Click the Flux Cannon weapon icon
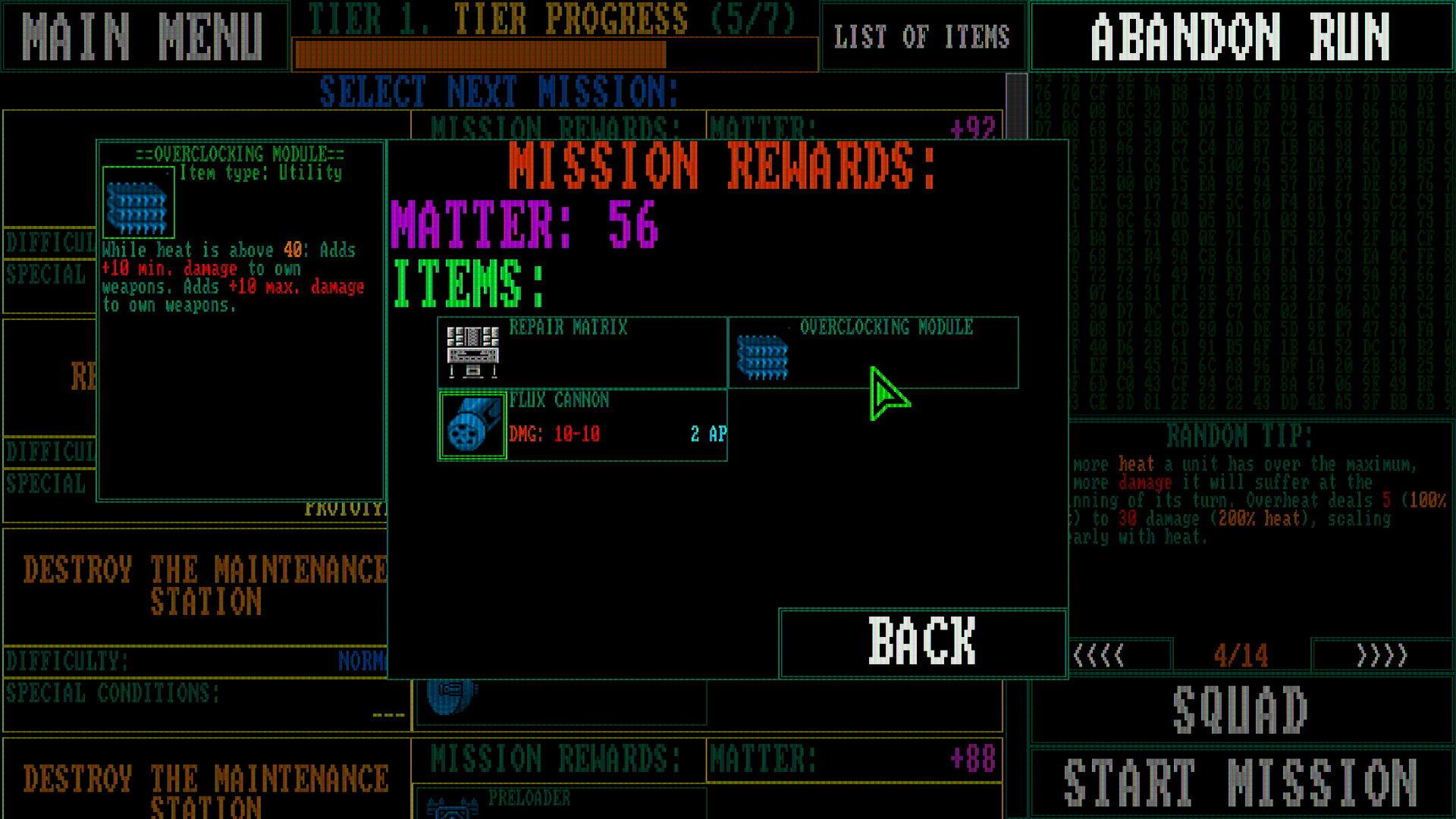Viewport: 1456px width, 819px height. (472, 426)
